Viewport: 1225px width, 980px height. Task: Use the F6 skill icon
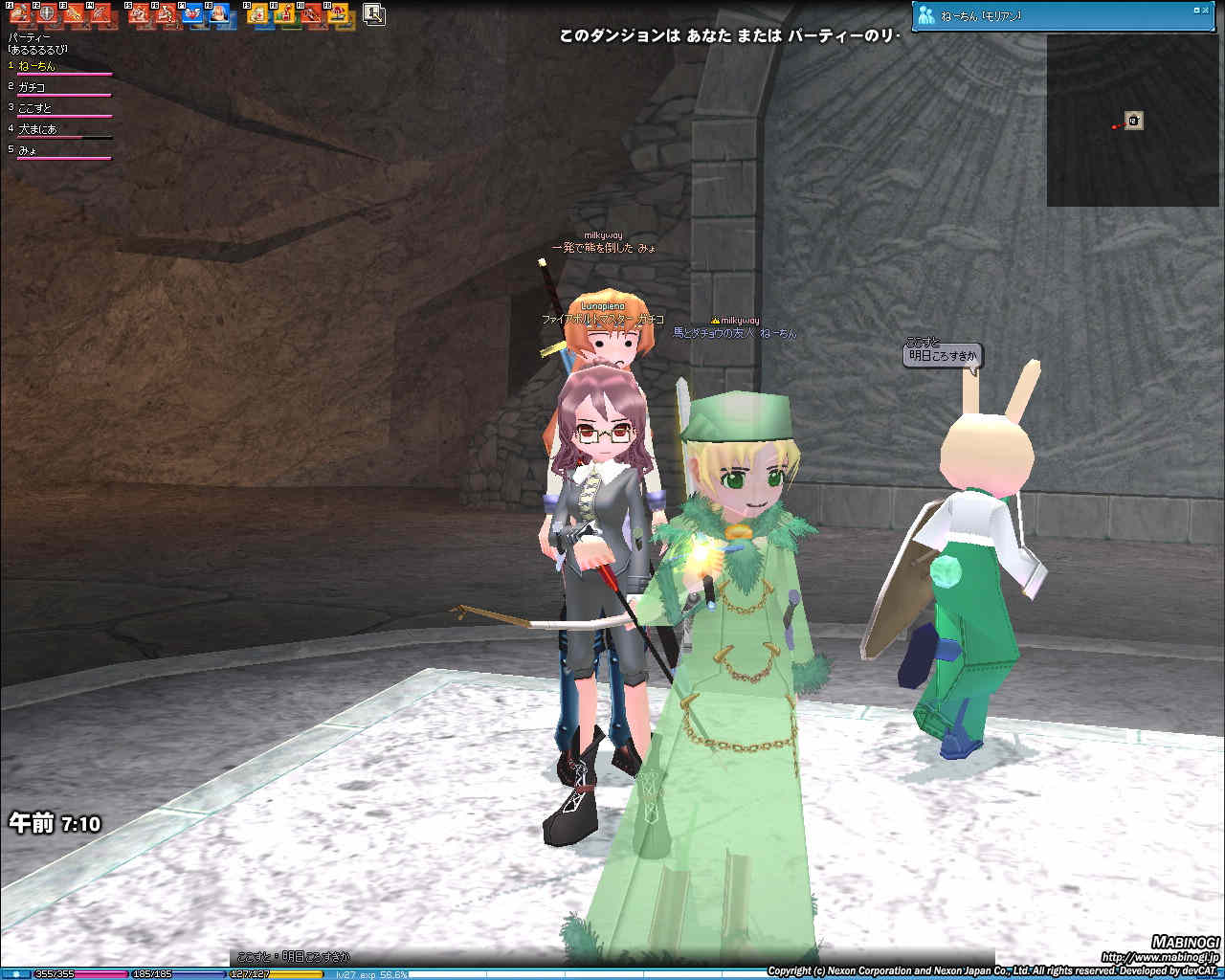pos(166,13)
